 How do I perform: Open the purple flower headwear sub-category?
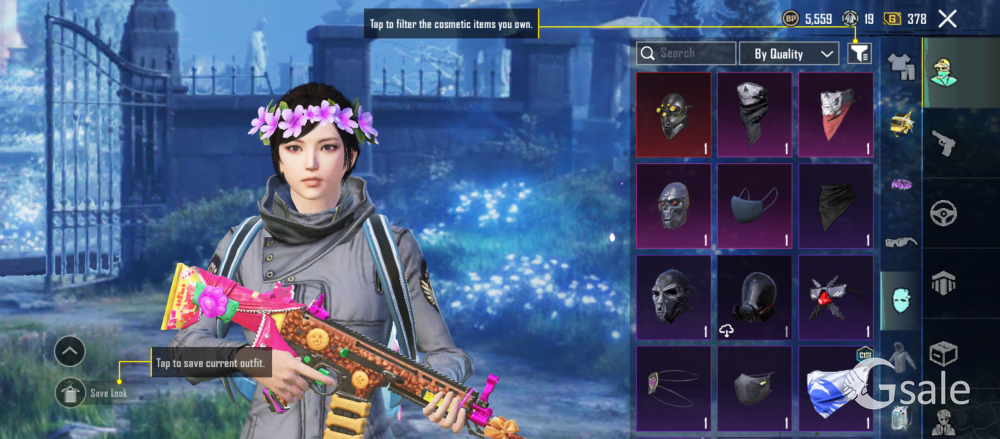901,183
